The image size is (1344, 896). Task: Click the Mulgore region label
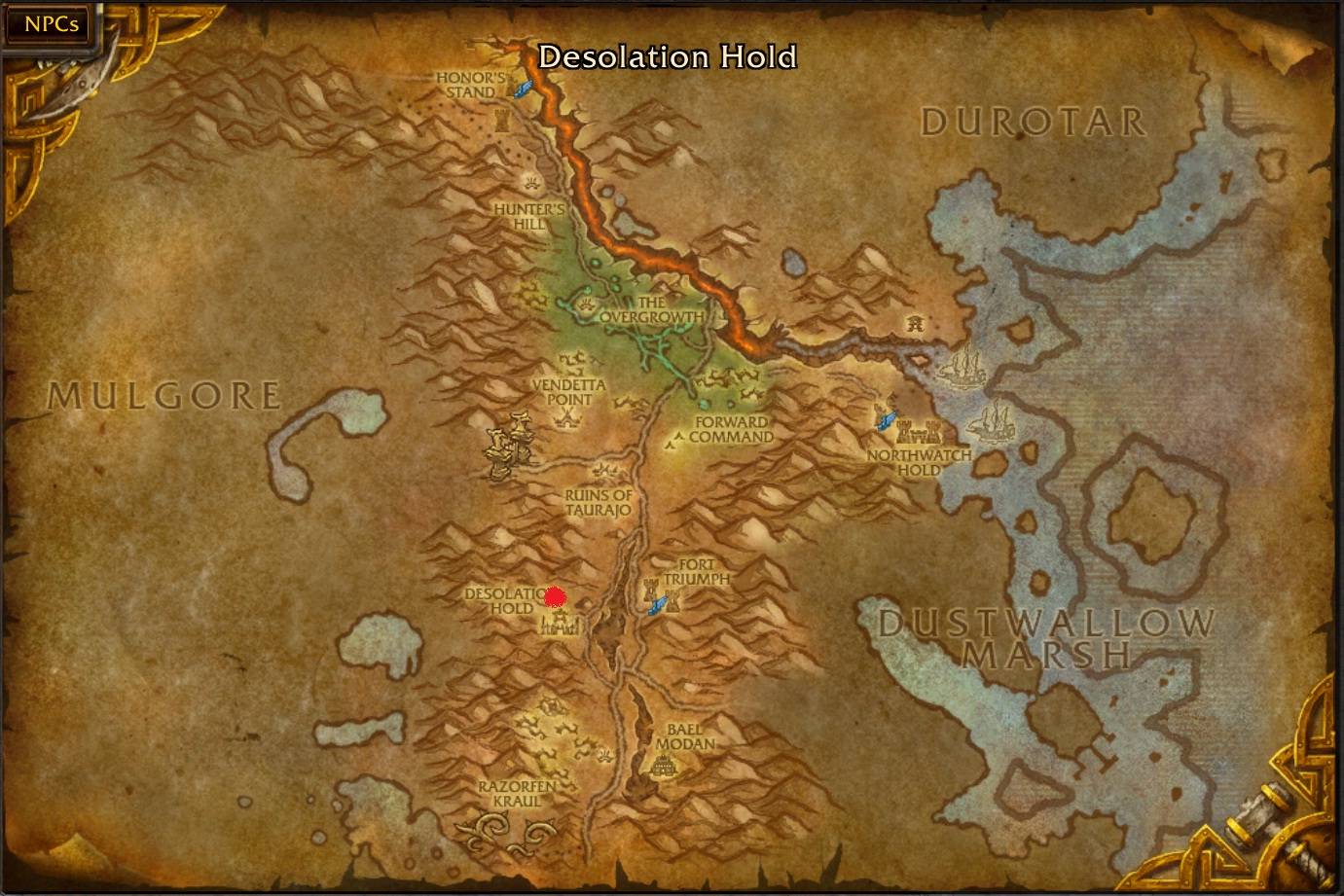point(165,395)
